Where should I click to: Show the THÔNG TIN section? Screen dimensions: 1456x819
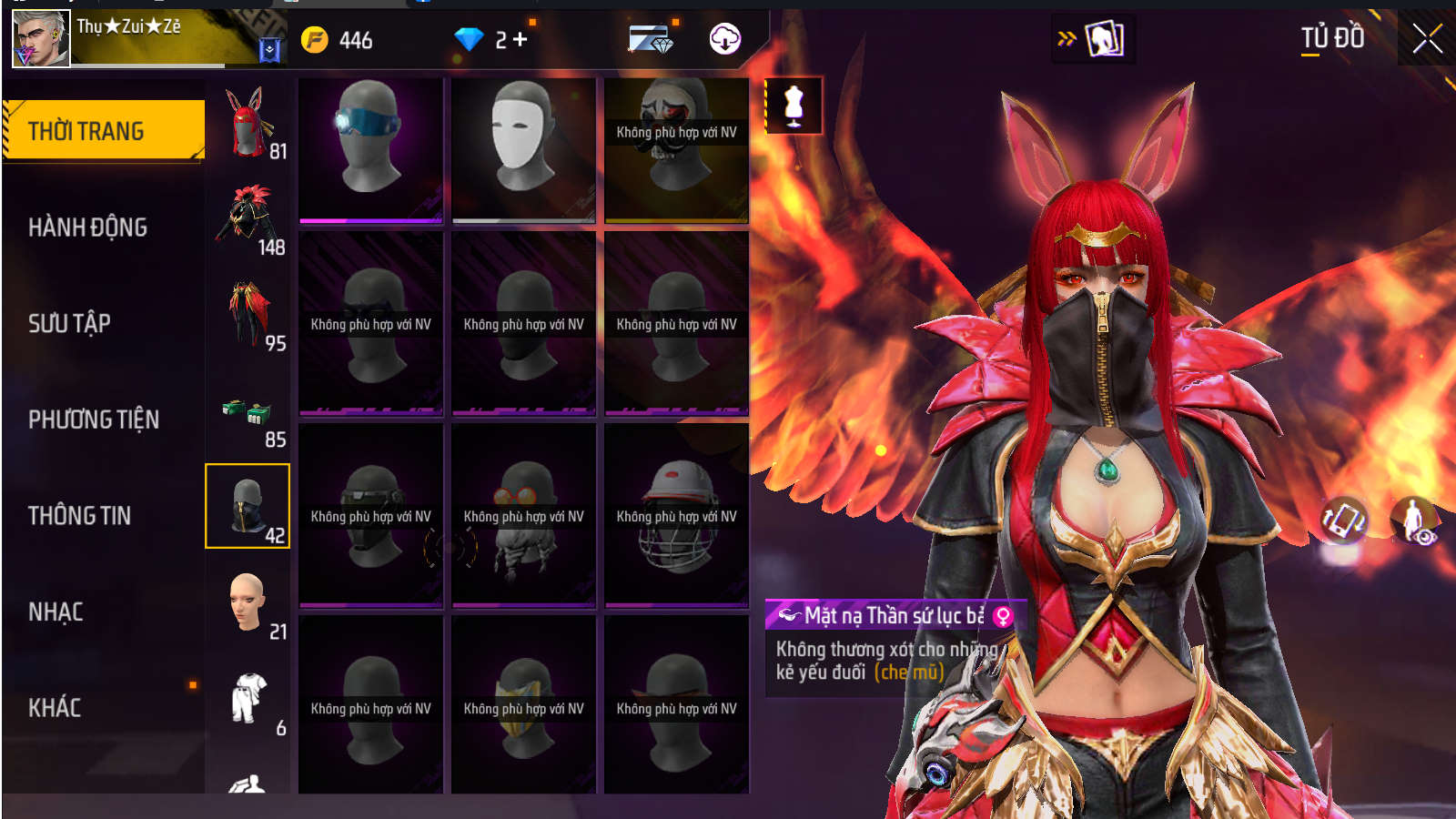pyautogui.click(x=79, y=516)
